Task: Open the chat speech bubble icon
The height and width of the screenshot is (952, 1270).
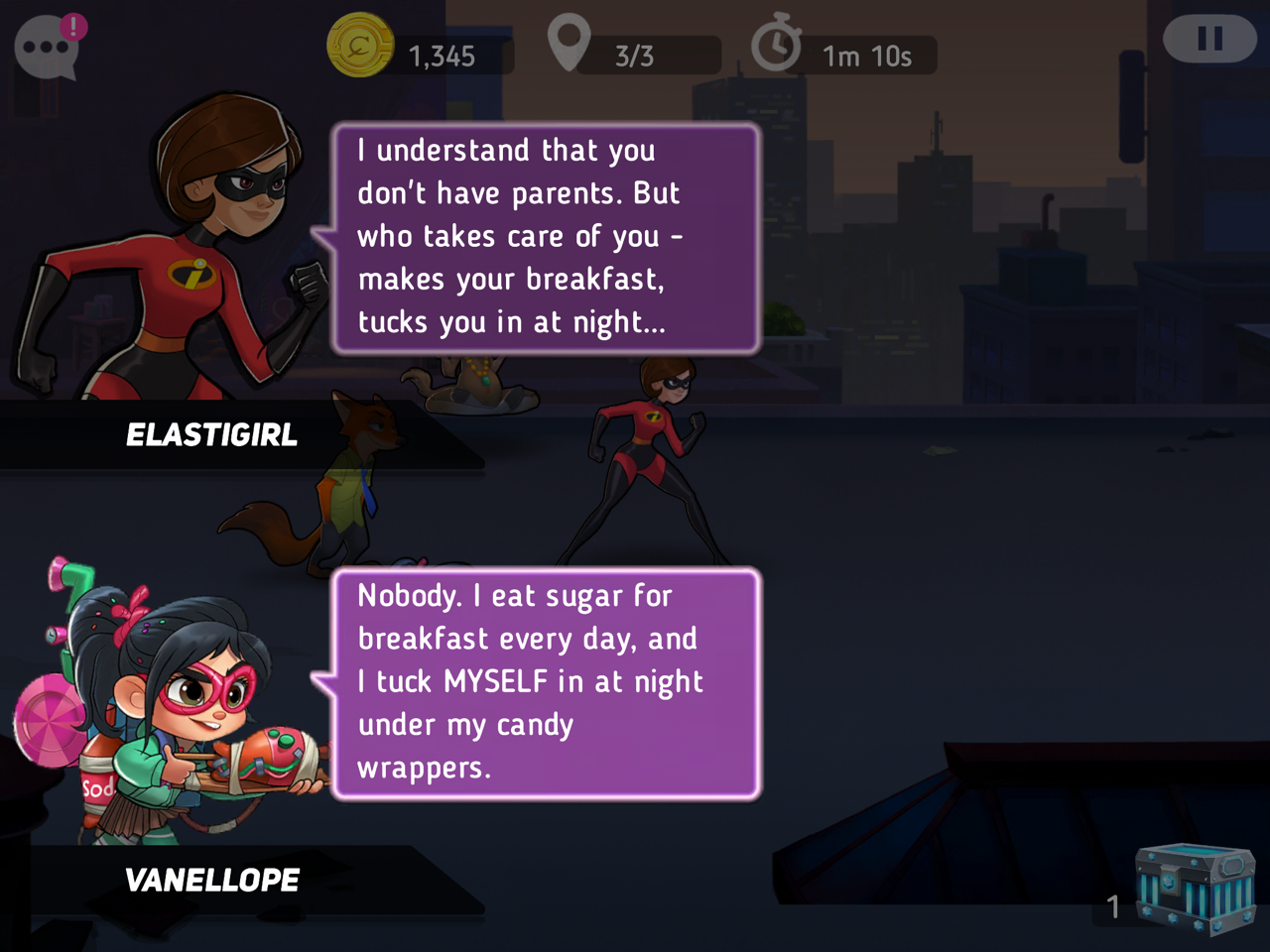Action: [47, 47]
